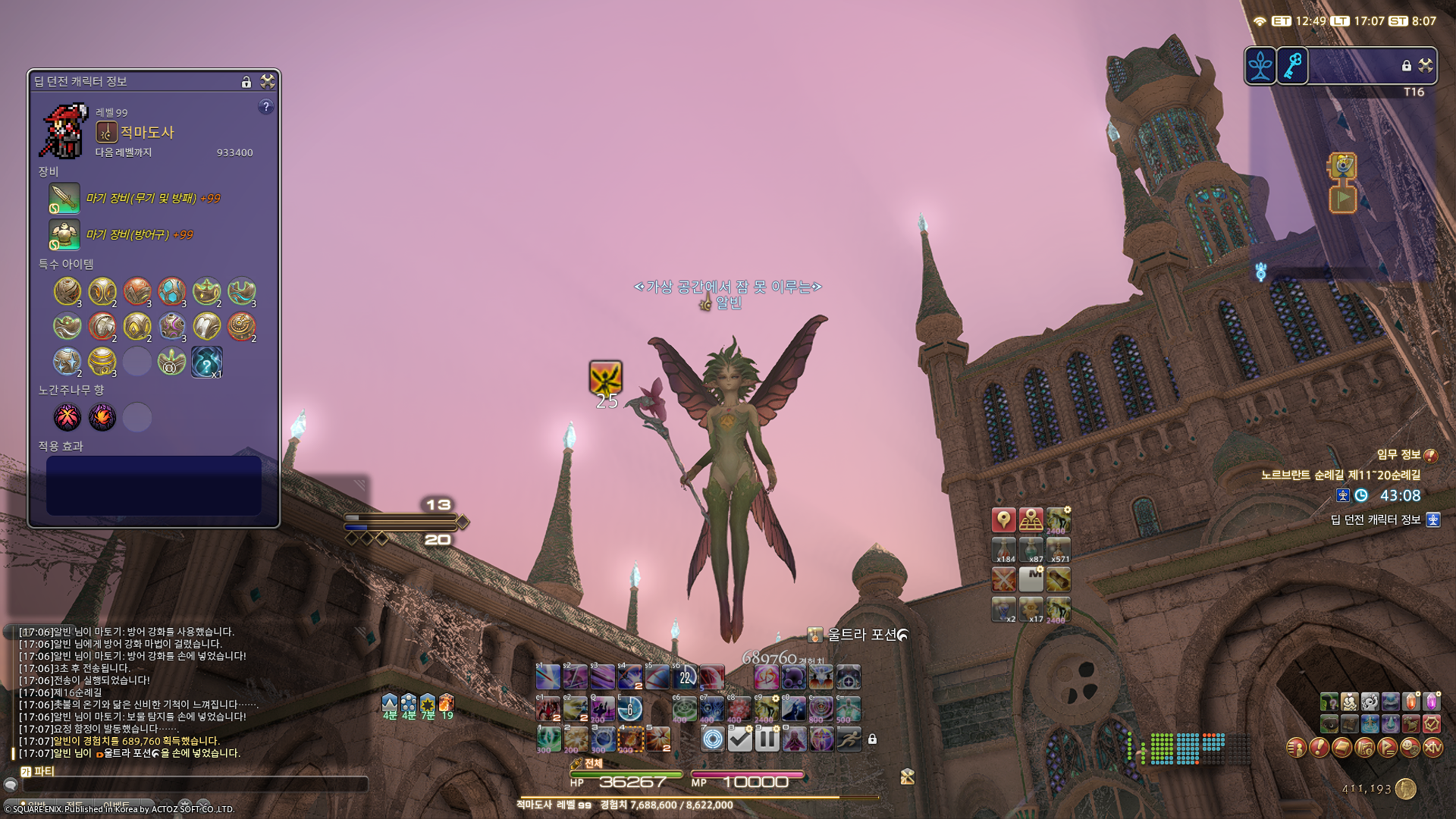Image resolution: width=1456 pixels, height=819 pixels.
Task: Click the Magicite M icon on right panel
Action: [1031, 579]
